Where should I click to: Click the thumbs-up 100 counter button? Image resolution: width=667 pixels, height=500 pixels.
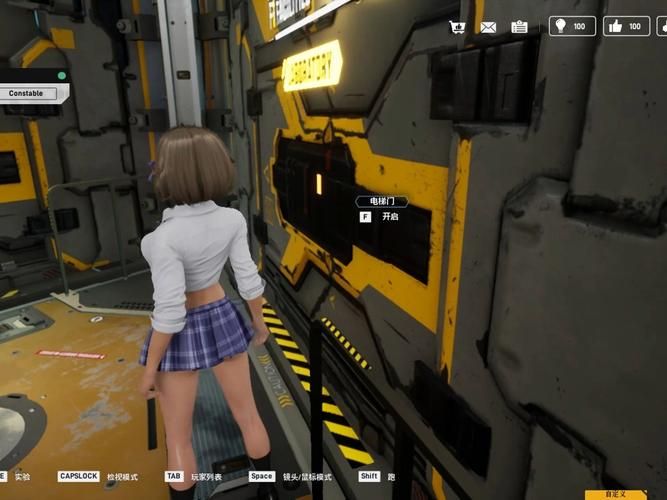click(x=627, y=26)
